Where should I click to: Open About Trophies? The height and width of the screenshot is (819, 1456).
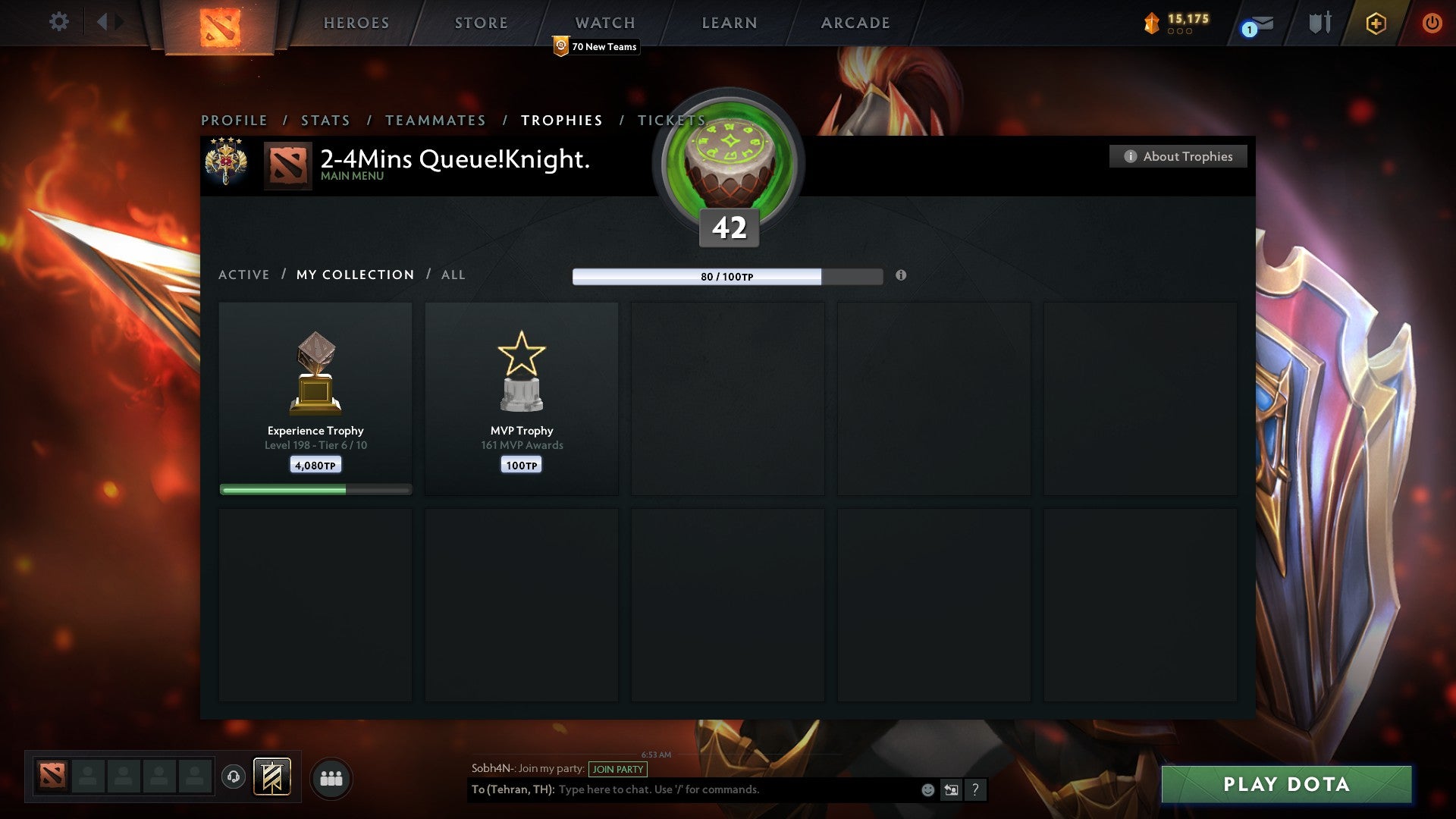pyautogui.click(x=1178, y=156)
